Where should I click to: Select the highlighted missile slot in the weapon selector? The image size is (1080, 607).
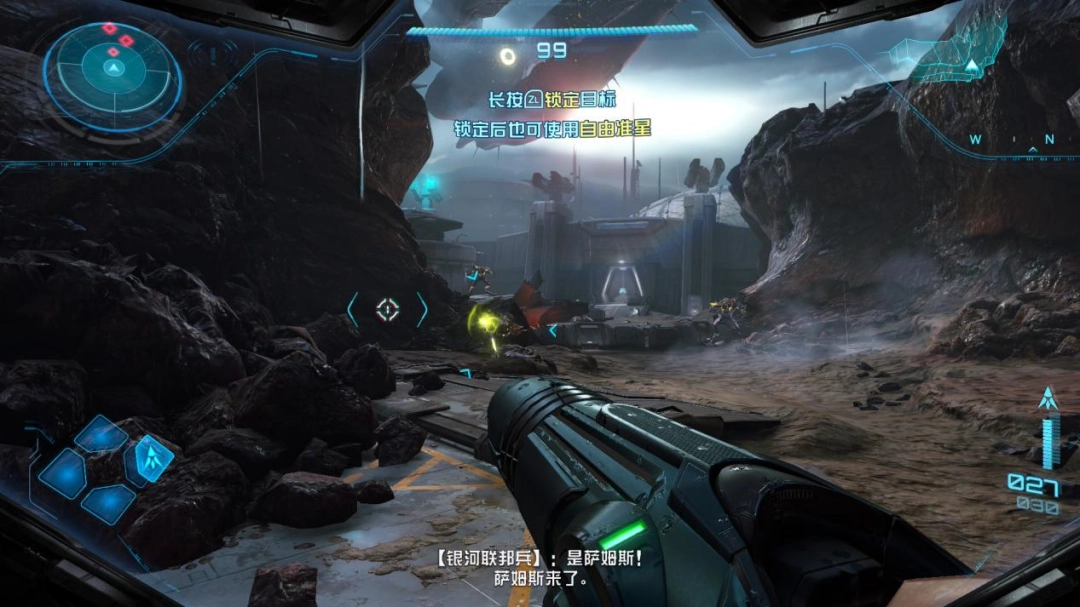coord(153,458)
